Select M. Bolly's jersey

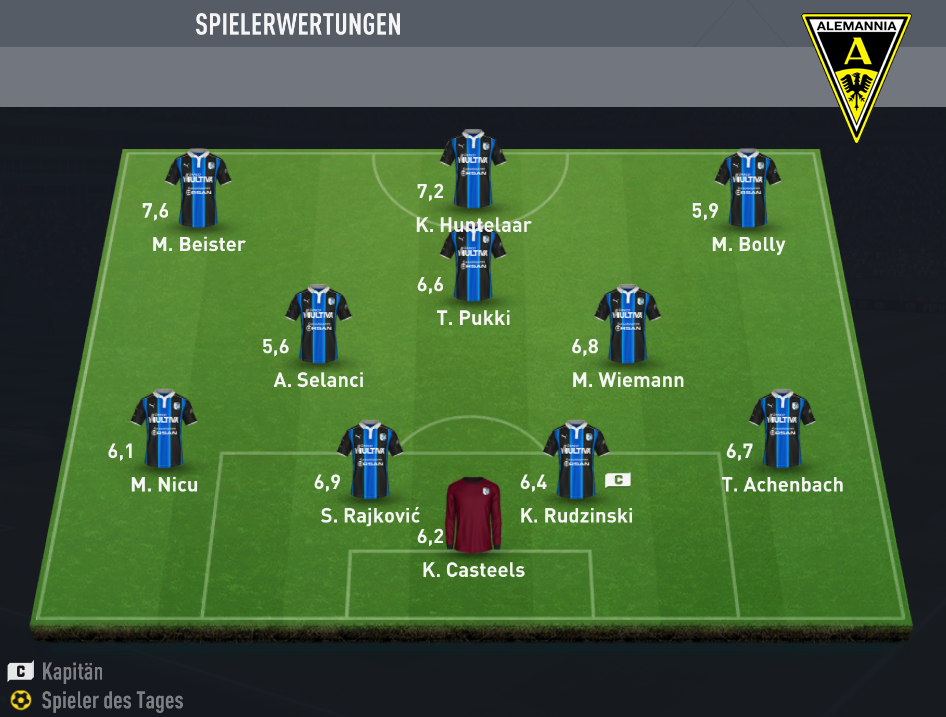click(x=747, y=188)
